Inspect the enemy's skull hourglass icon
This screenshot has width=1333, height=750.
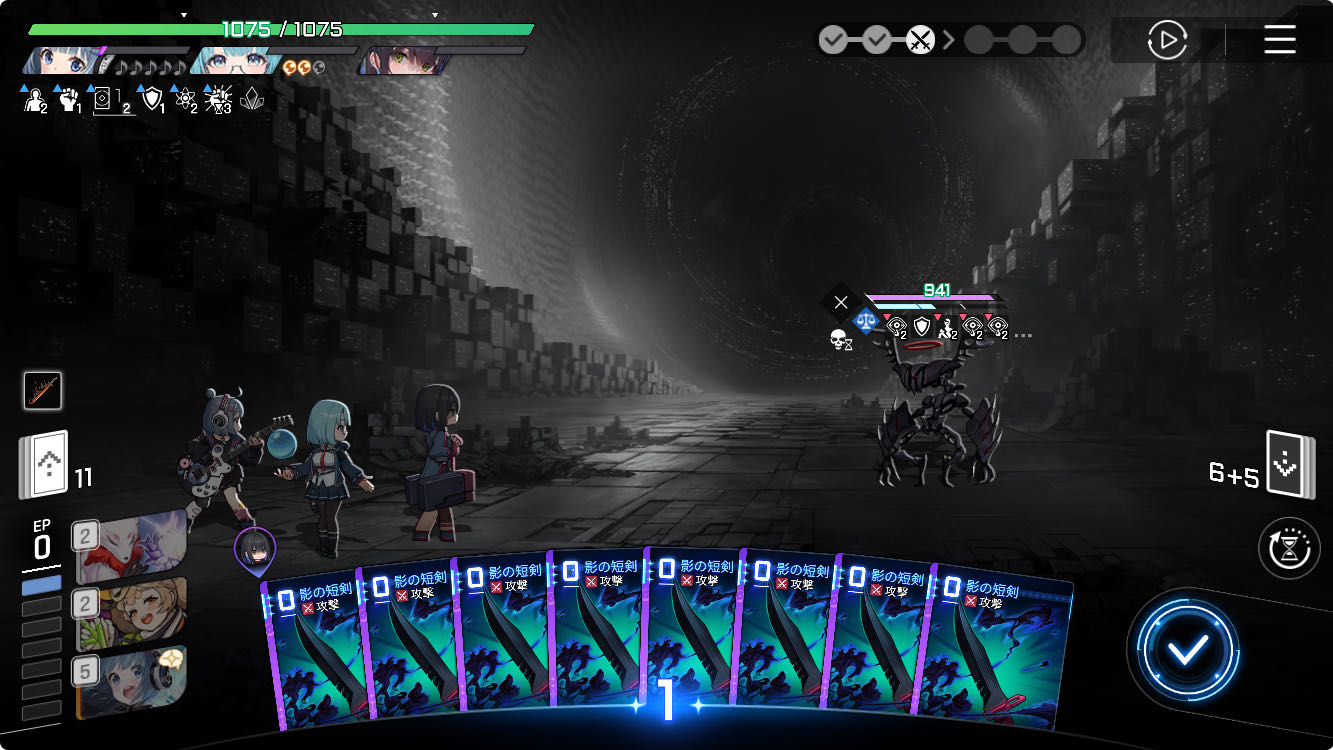tap(840, 341)
